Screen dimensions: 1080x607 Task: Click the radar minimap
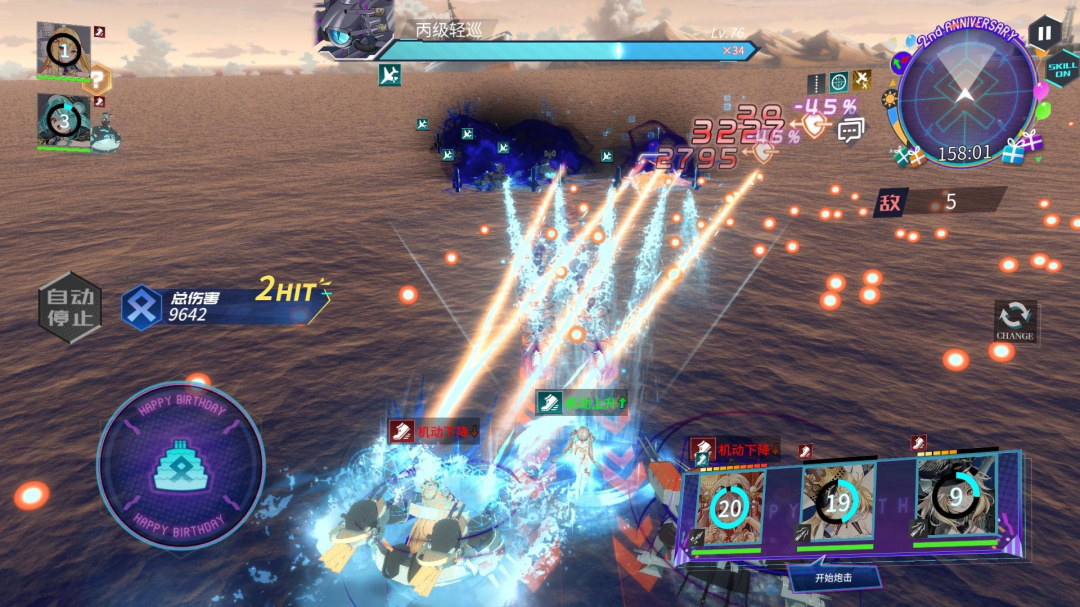pyautogui.click(x=966, y=98)
